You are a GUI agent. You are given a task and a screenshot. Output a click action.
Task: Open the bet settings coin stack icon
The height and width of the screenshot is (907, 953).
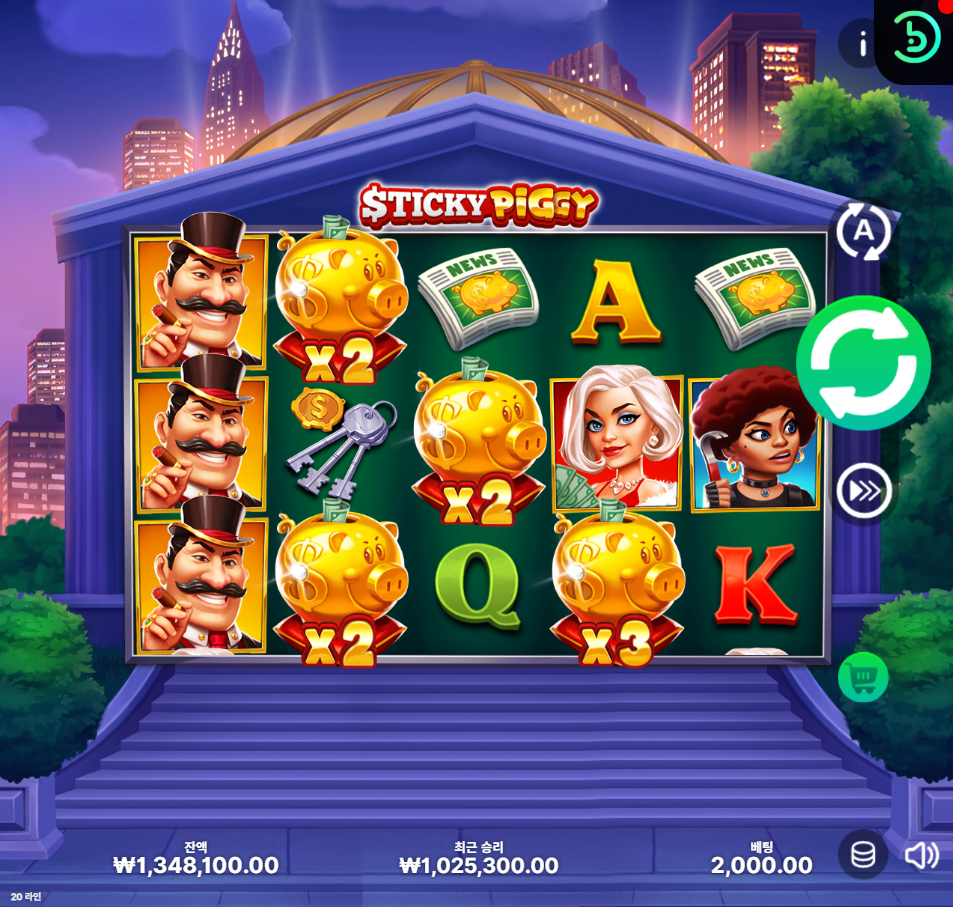click(x=863, y=855)
